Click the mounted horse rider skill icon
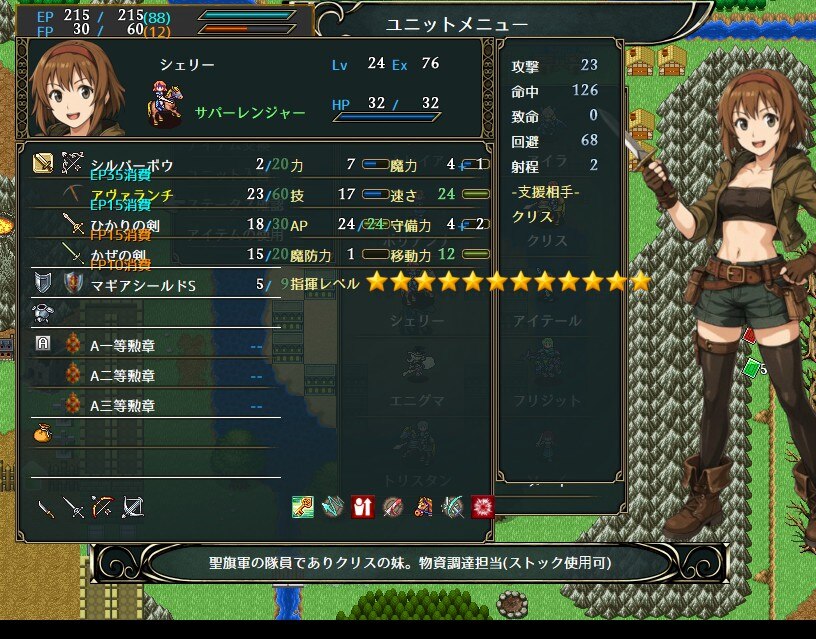Viewport: 816px width, 639px height. (x=423, y=507)
